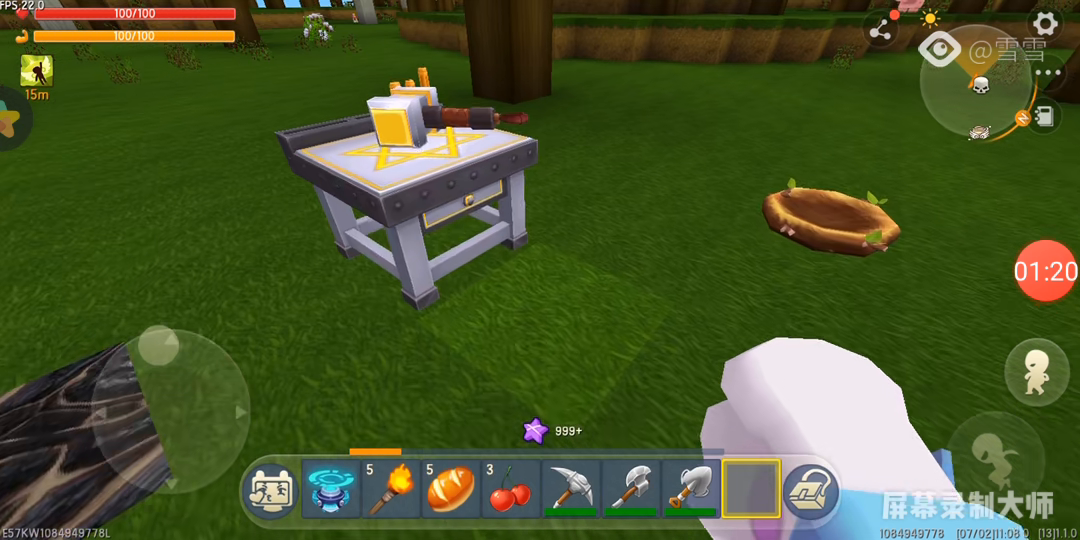
Task: Open the notebook journal icon
Action: pyautogui.click(x=1045, y=116)
